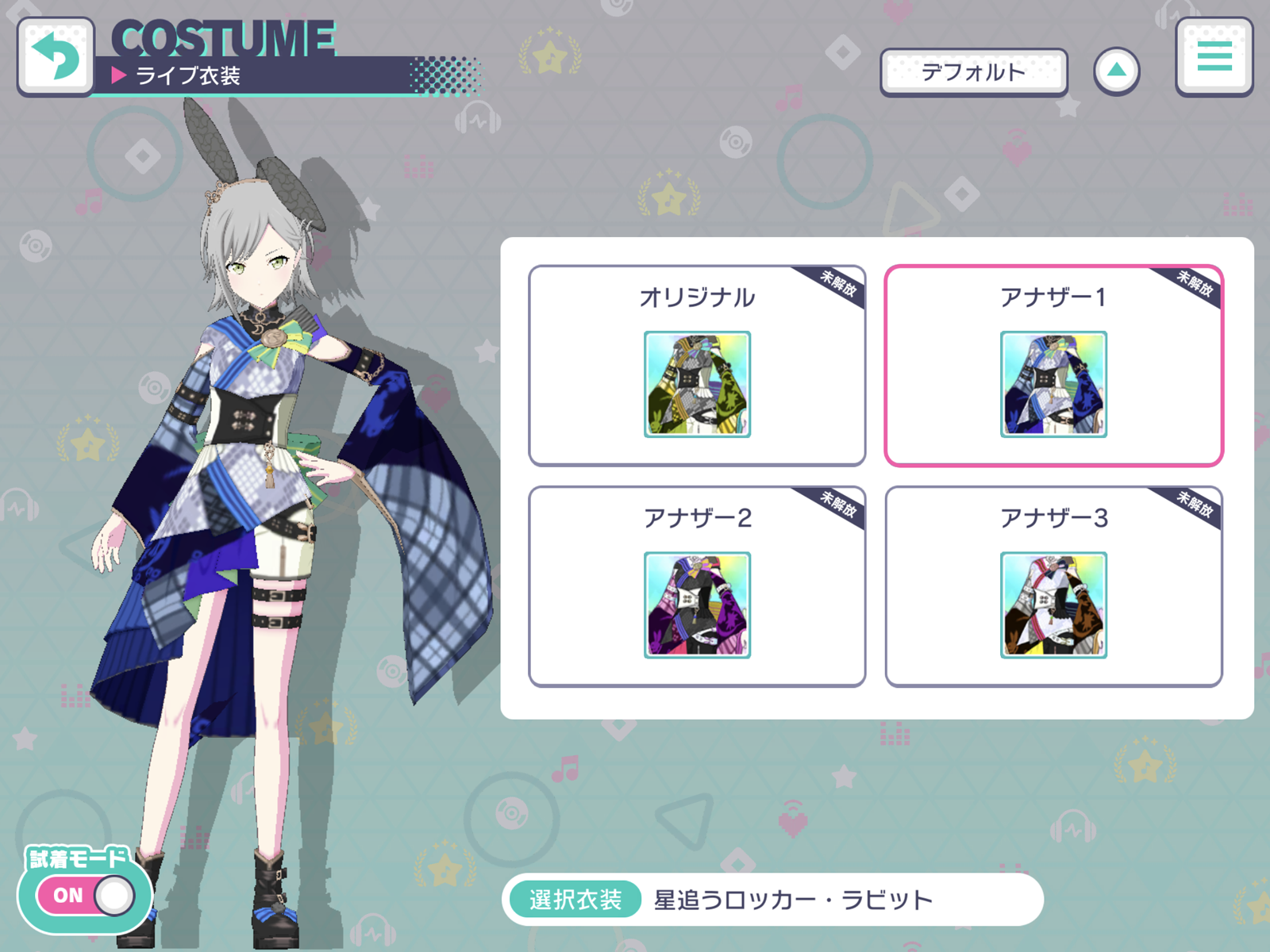Click the back arrow to exit costume screen

pyautogui.click(x=56, y=56)
